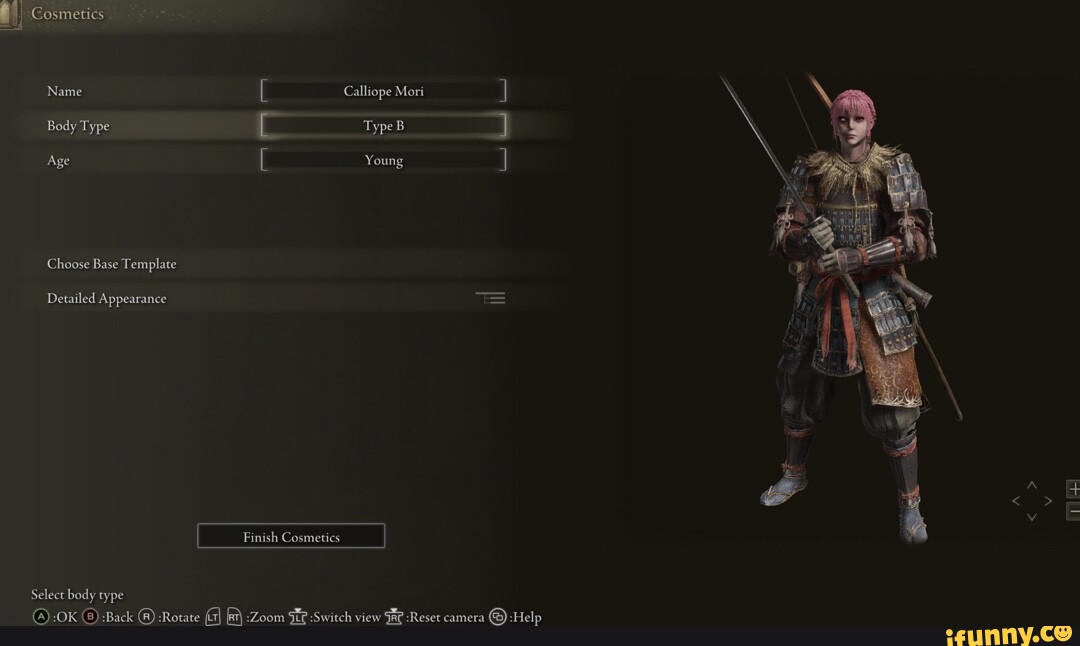The height and width of the screenshot is (646, 1080).
Task: Open the Detailed Appearance submenu
Action: [107, 298]
